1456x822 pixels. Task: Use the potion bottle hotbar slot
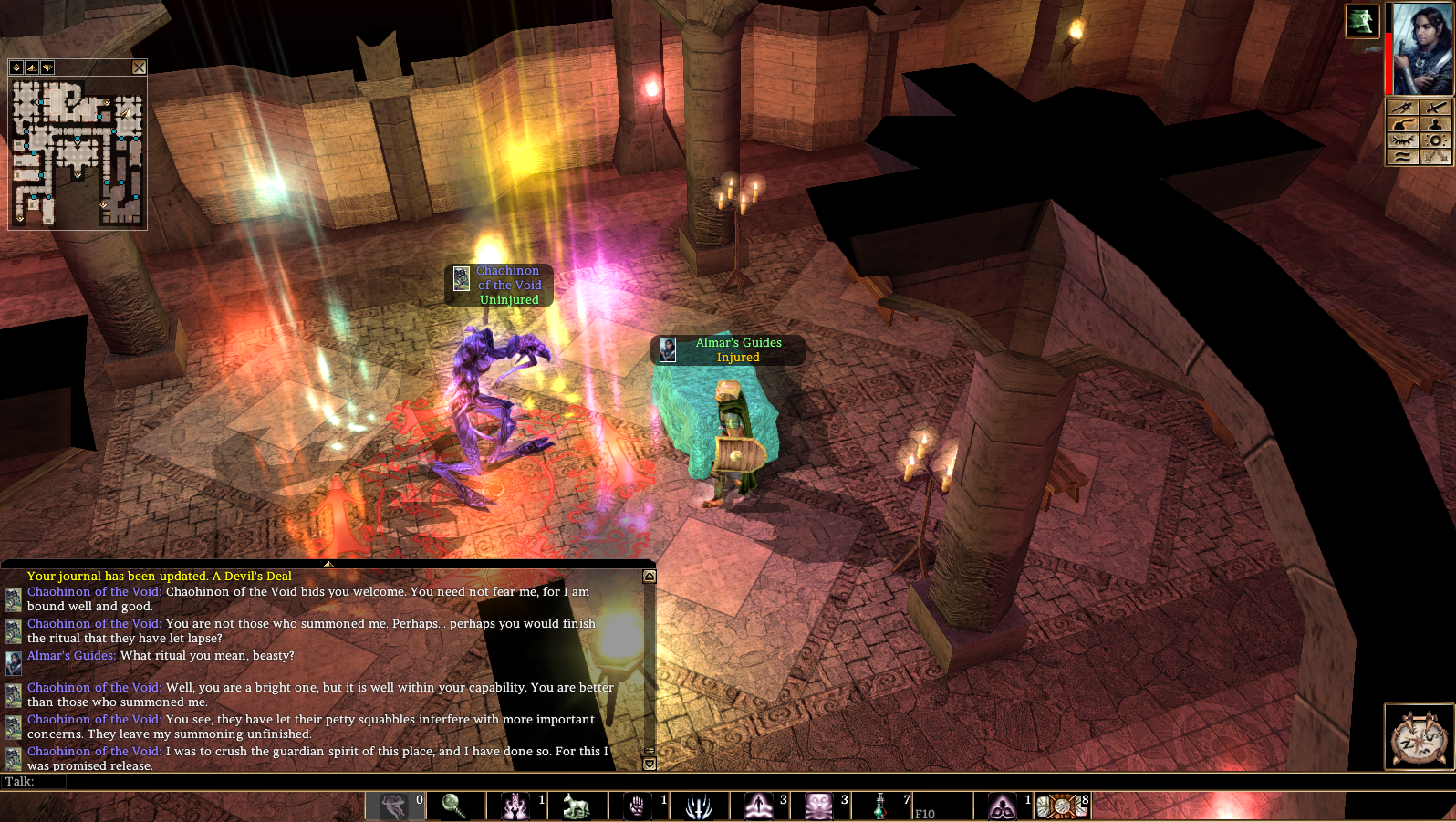tap(880, 806)
